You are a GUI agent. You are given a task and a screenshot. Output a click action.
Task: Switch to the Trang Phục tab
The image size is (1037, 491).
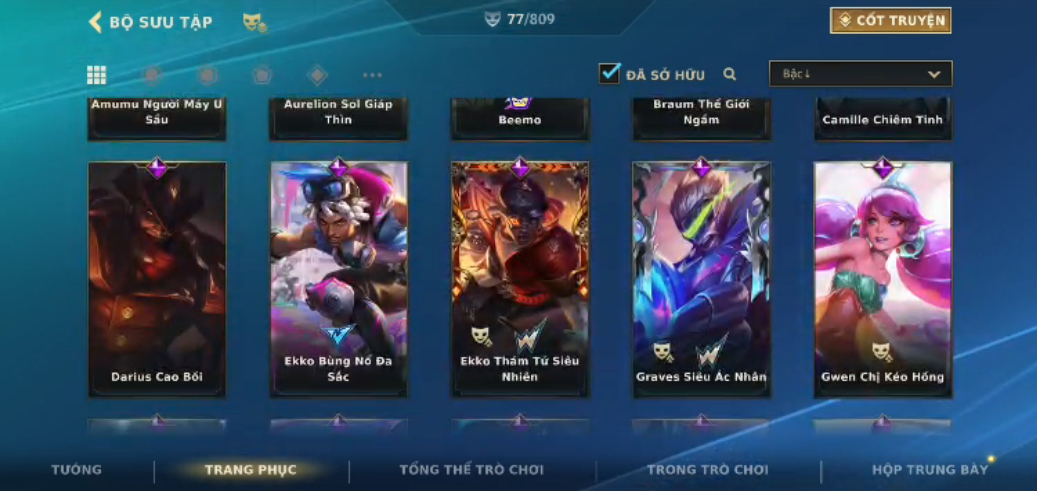(251, 470)
